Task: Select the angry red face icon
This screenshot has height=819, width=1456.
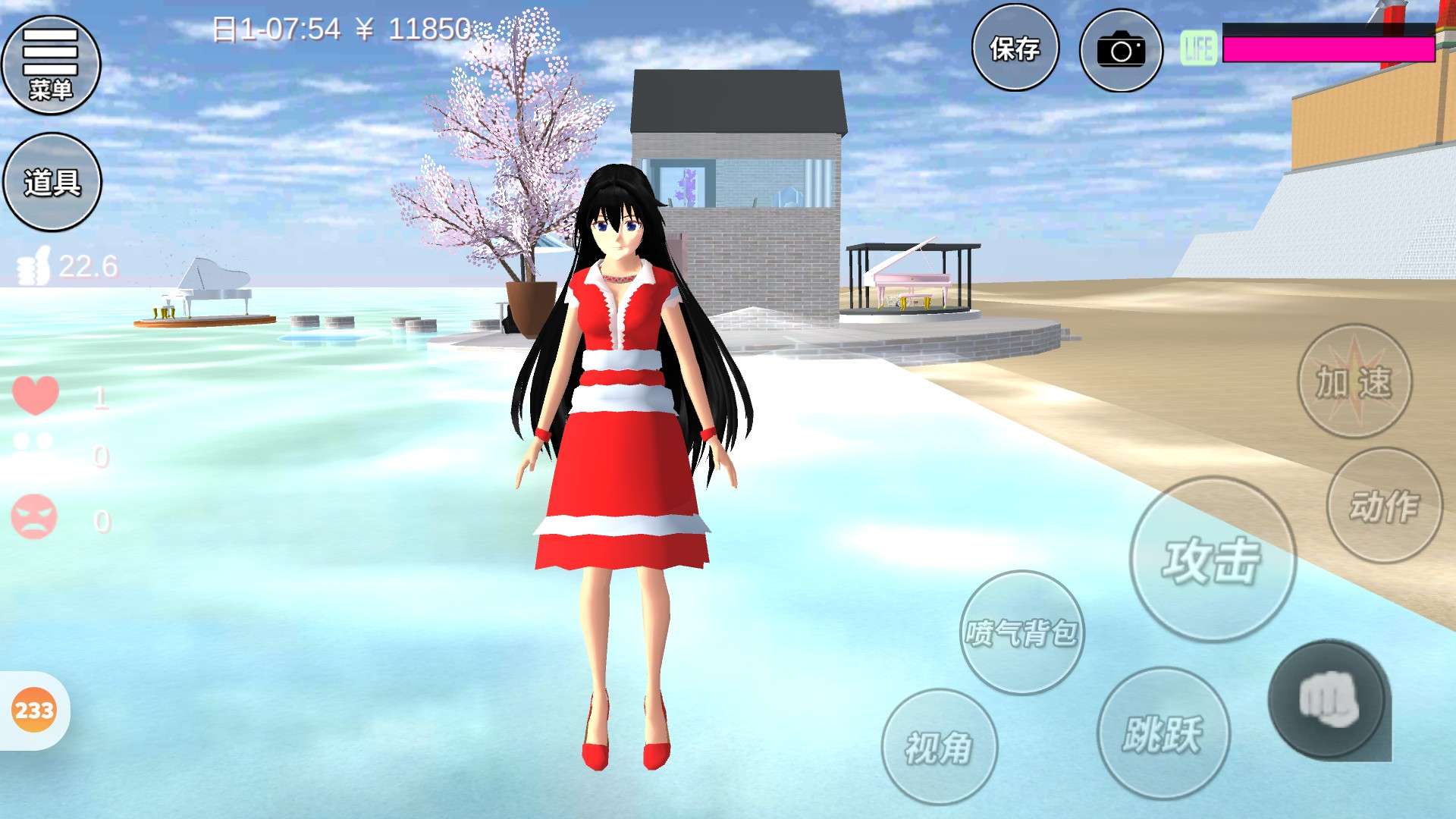Action: [x=34, y=517]
